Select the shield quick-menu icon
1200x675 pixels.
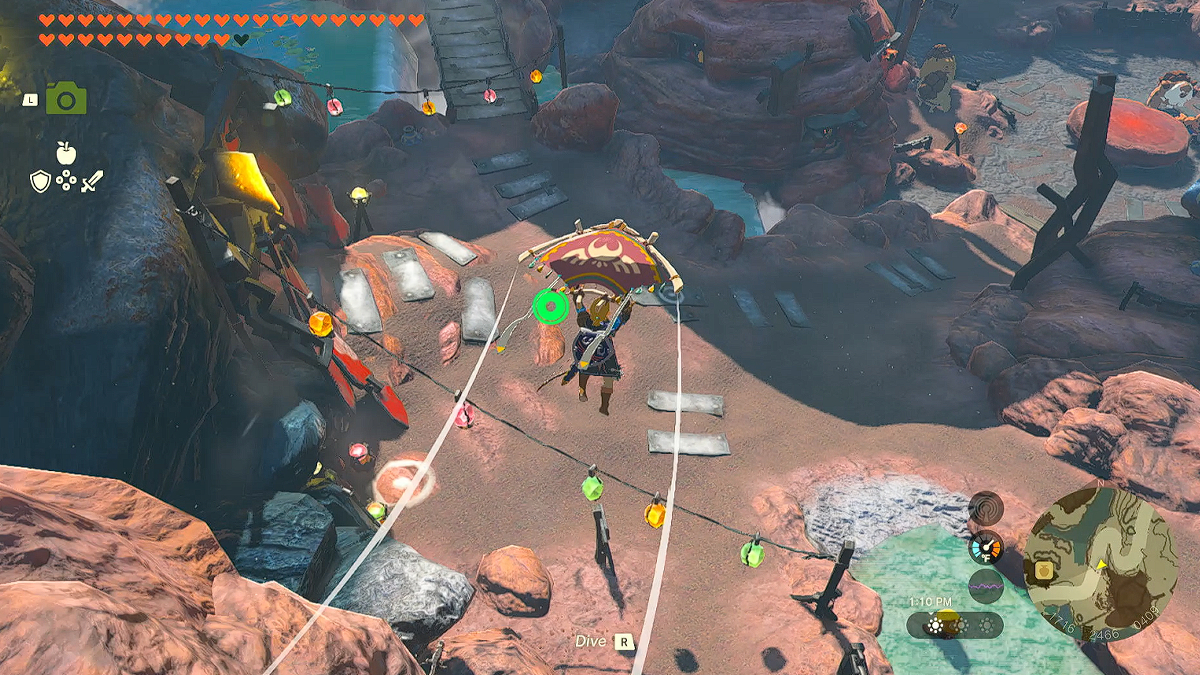tap(40, 181)
